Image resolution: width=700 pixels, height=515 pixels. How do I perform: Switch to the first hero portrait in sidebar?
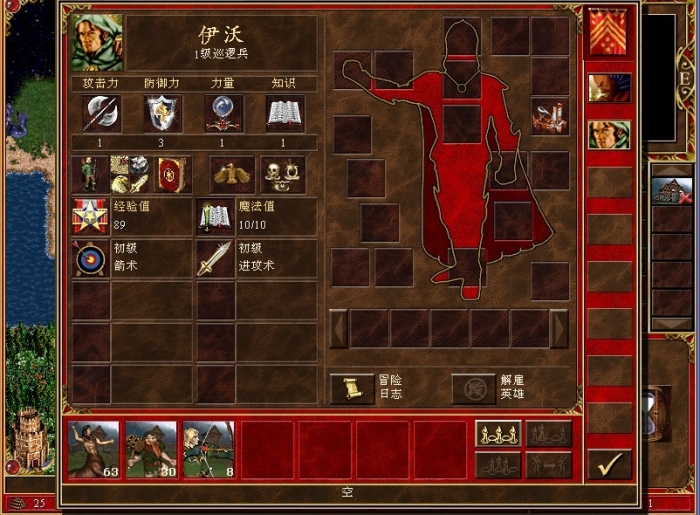tap(608, 88)
